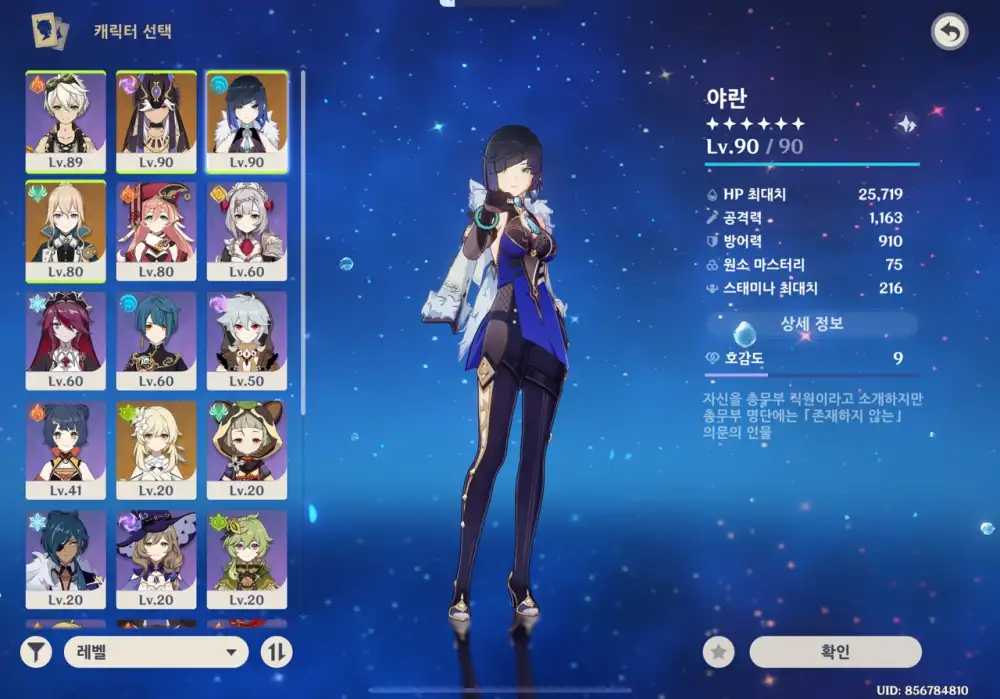The width and height of the screenshot is (1000, 699).
Task: Open the 레벨 sort dropdown
Action: click(x=156, y=653)
